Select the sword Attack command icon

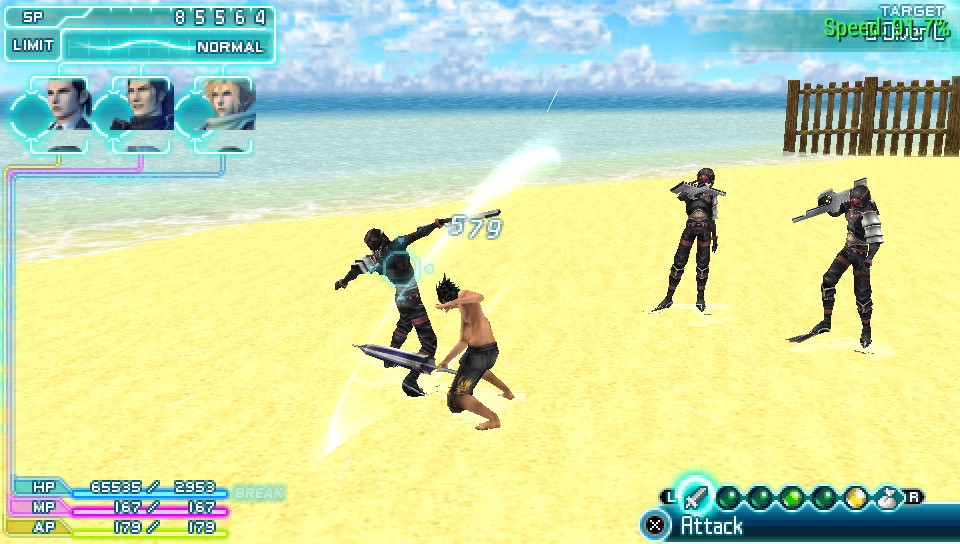(697, 497)
